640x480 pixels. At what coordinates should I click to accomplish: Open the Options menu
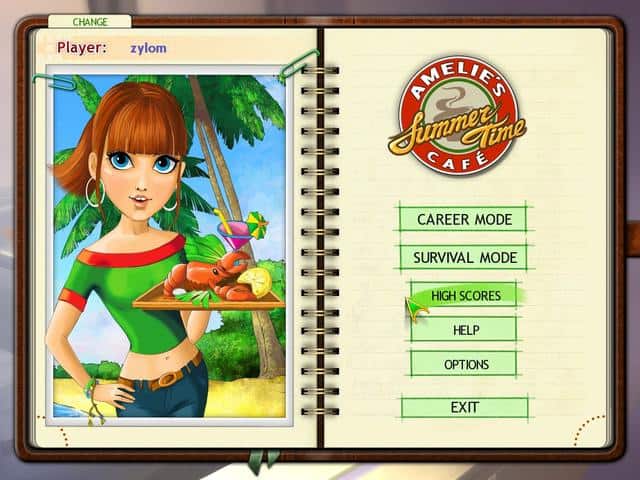[466, 364]
